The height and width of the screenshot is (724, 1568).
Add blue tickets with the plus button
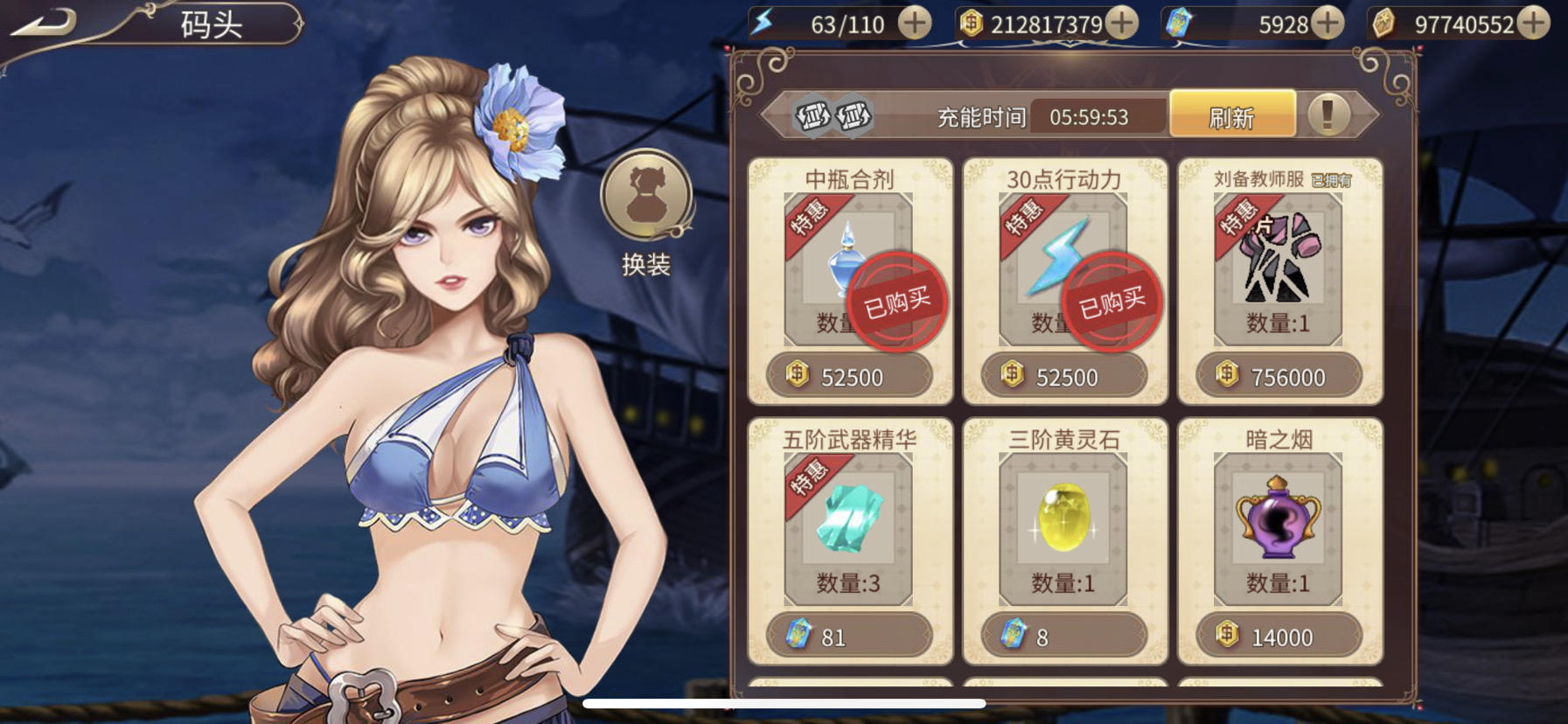click(x=1328, y=24)
